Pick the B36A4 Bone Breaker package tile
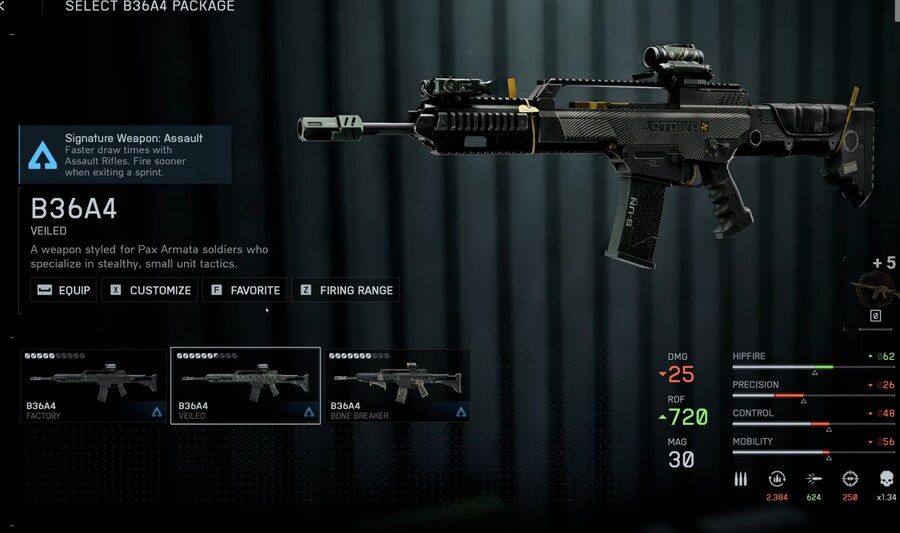The height and width of the screenshot is (533, 900). point(397,385)
